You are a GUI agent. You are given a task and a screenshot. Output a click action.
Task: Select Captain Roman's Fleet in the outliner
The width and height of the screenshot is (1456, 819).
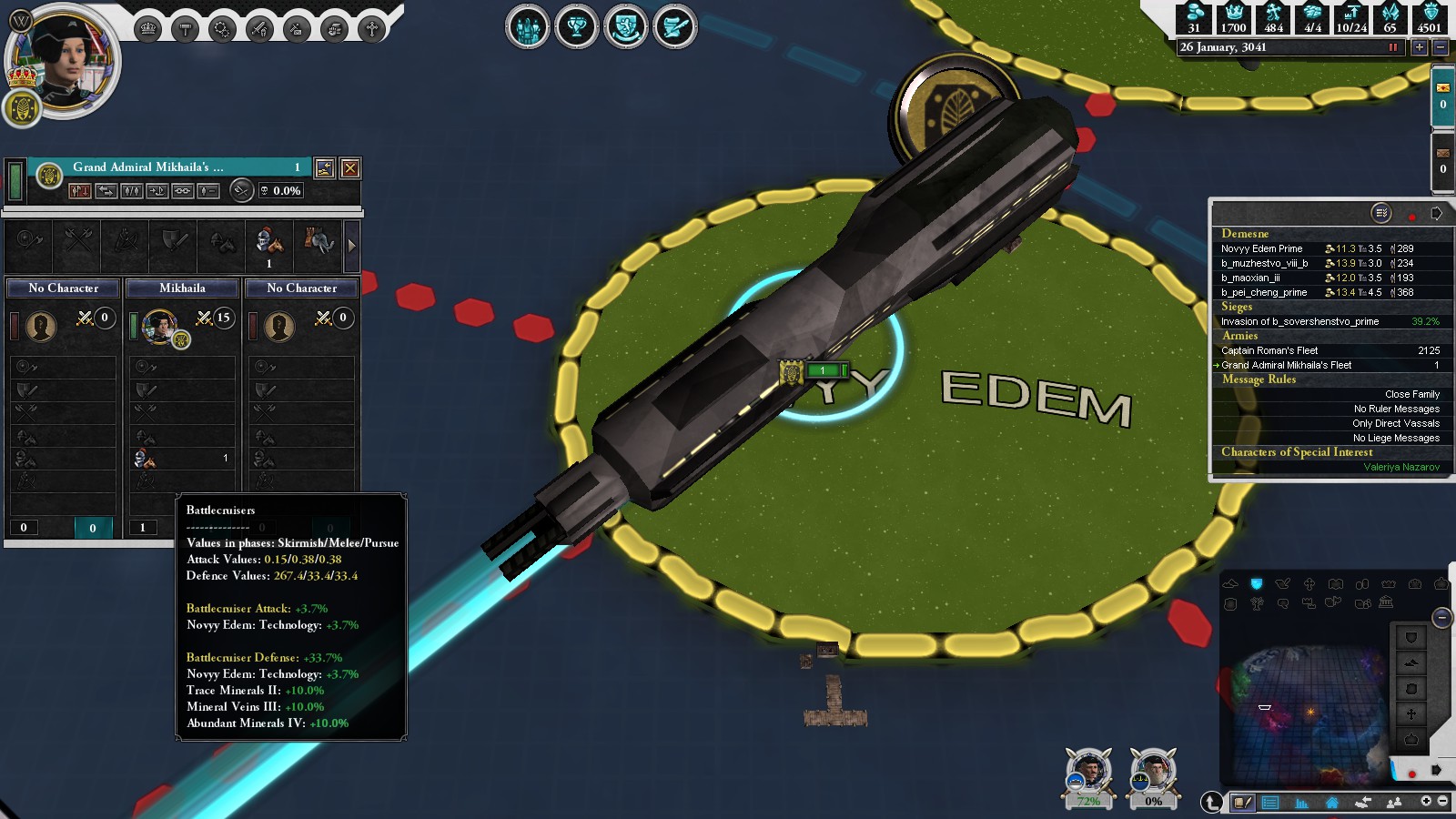pyautogui.click(x=1269, y=350)
